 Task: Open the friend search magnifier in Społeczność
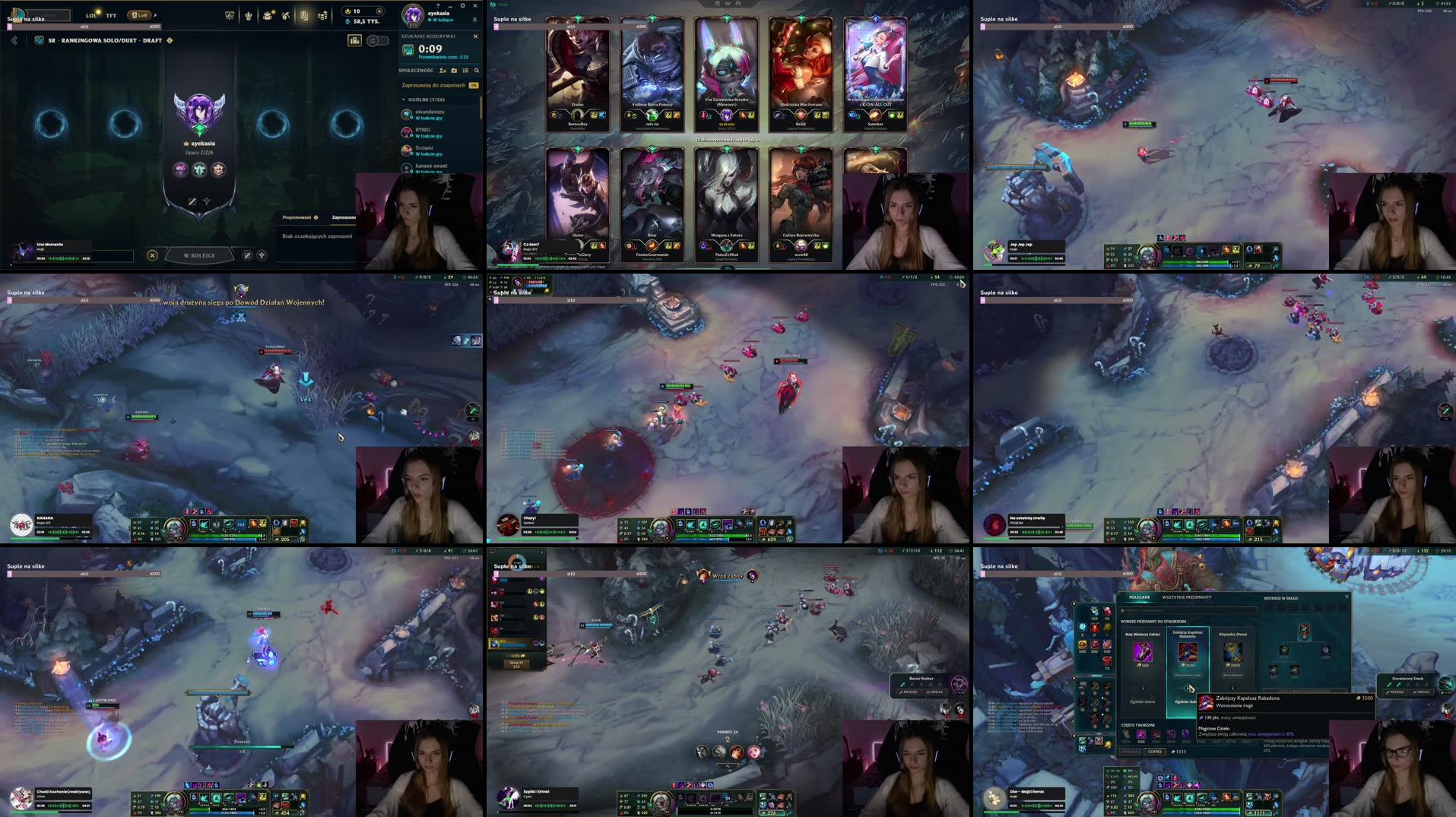click(x=477, y=71)
